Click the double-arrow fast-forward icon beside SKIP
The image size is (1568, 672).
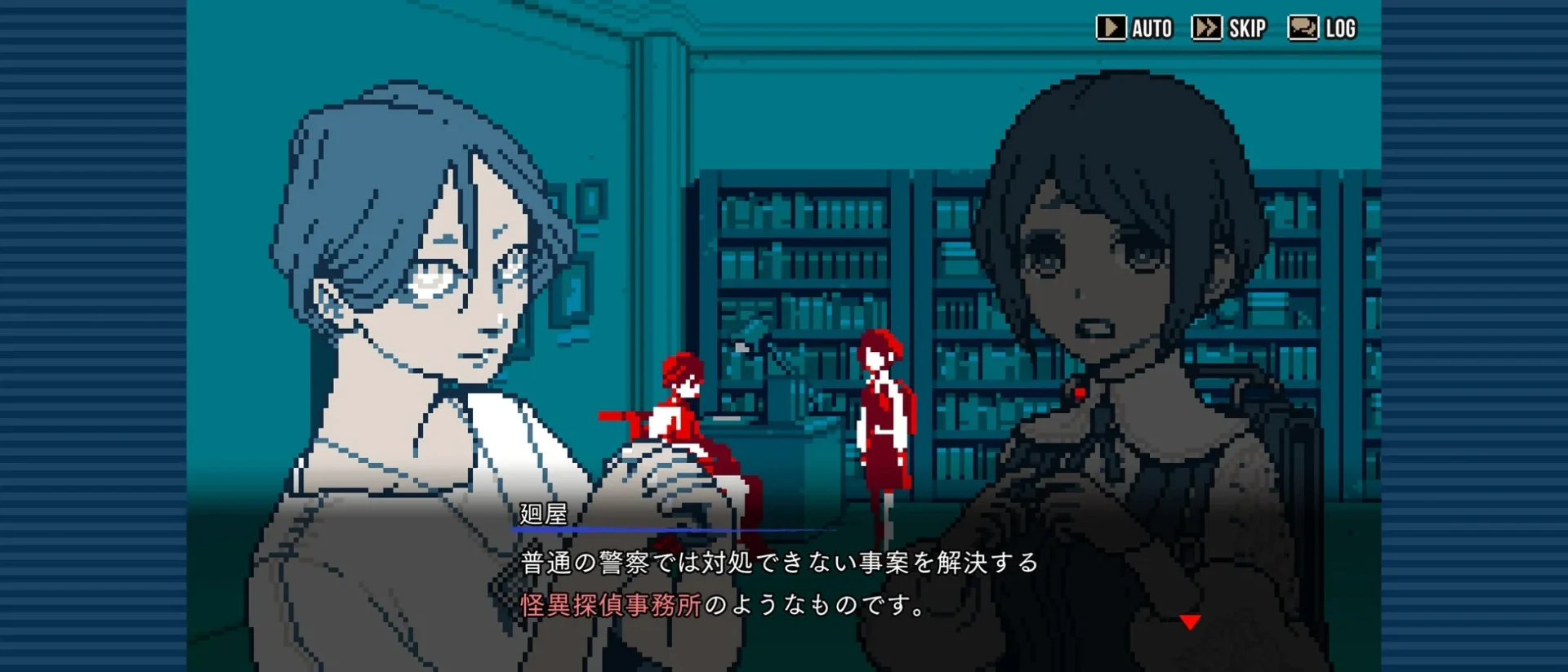pos(1206,27)
